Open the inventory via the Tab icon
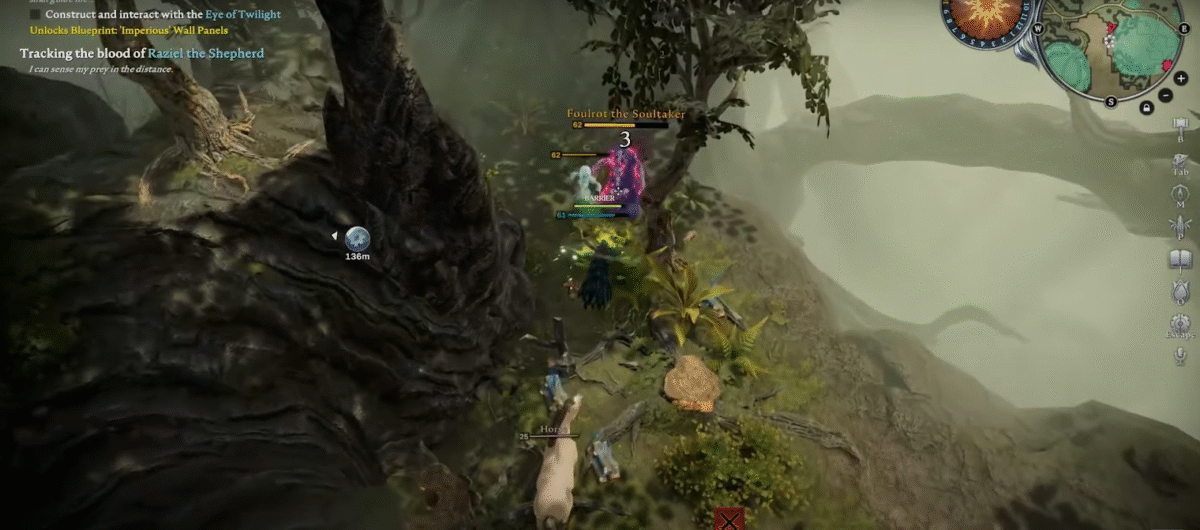Image resolution: width=1200 pixels, height=530 pixels. click(1180, 161)
